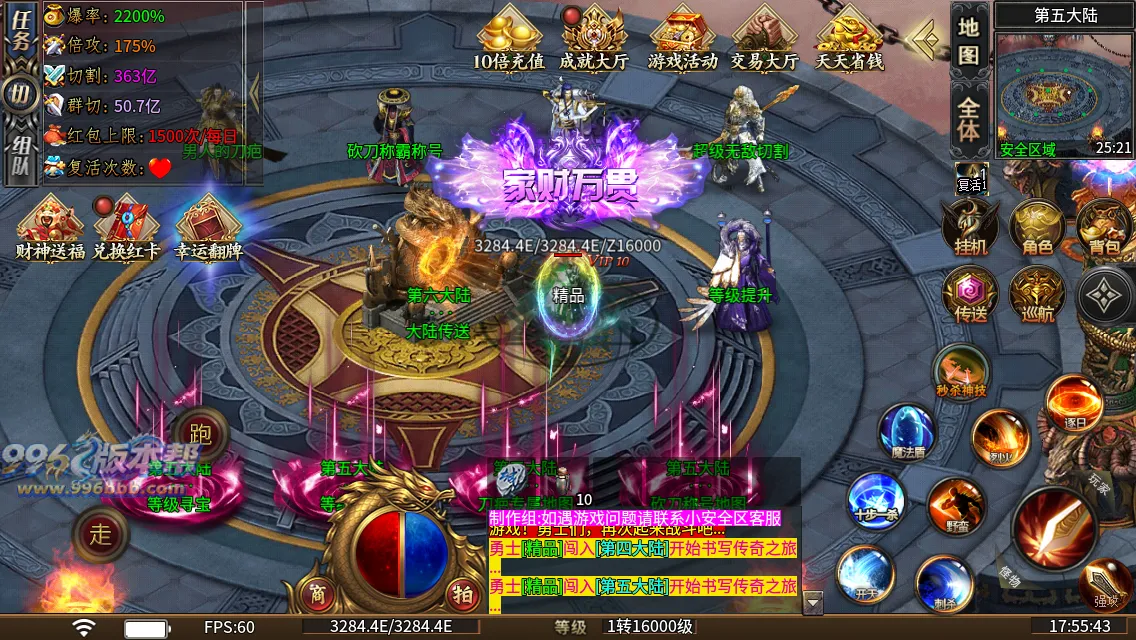Open the 游戏活动 events chest icon

(682, 39)
